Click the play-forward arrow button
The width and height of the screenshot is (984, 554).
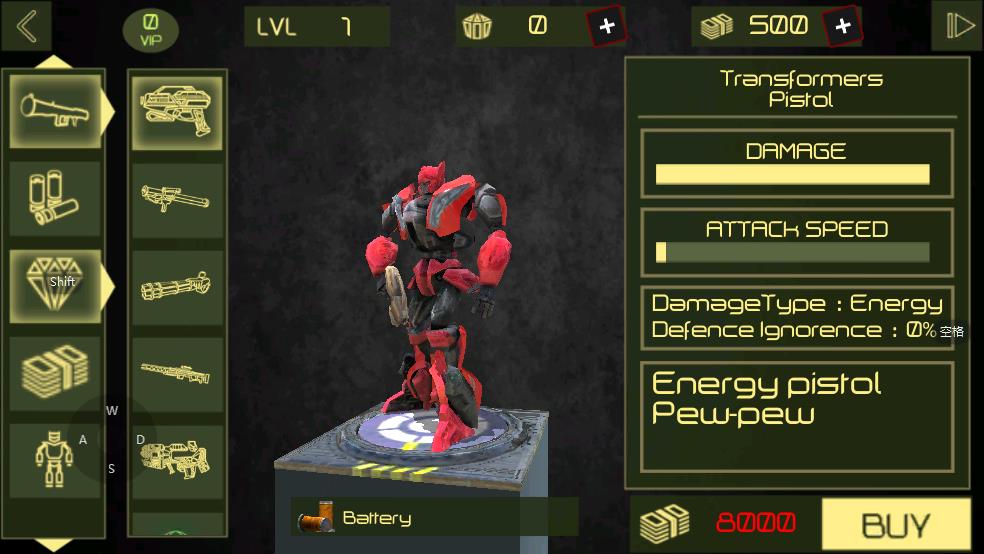958,27
